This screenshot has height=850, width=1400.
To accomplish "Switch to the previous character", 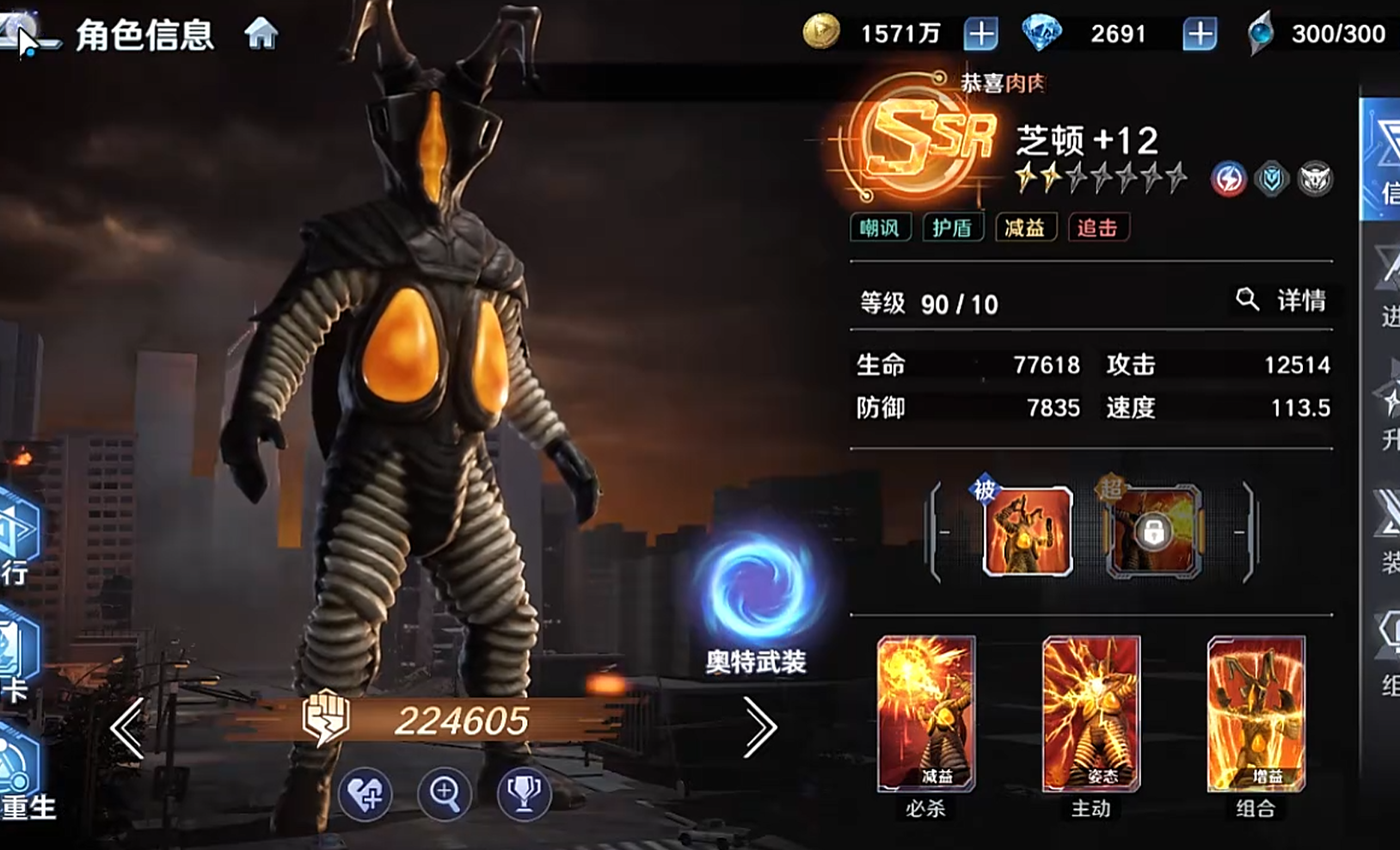I will (127, 727).
